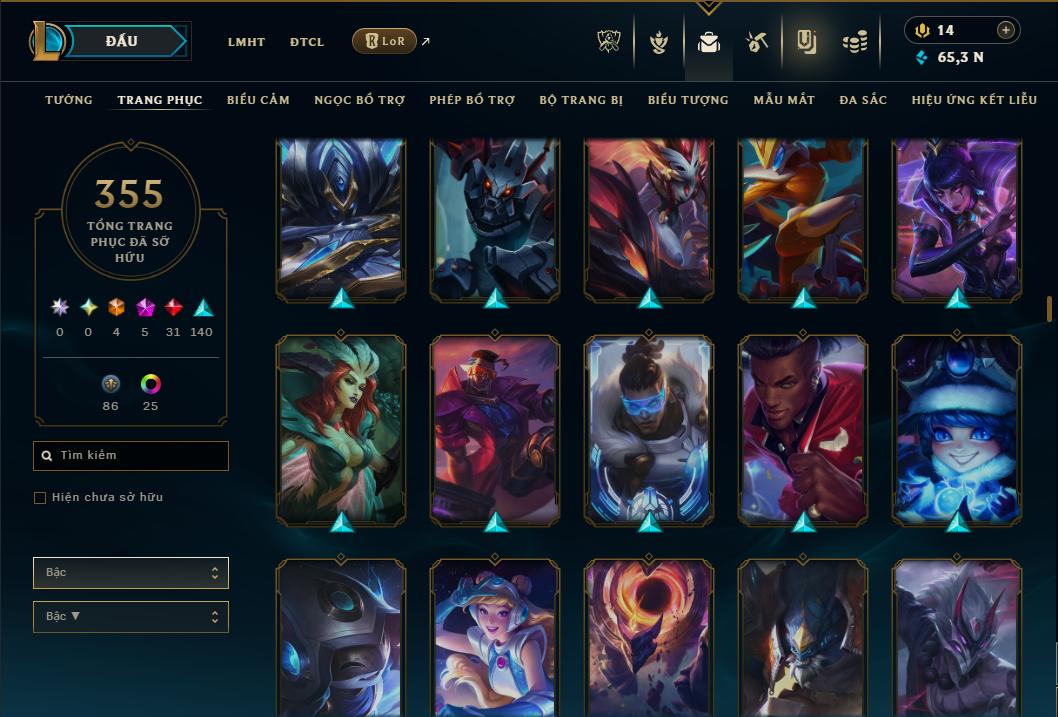Launch the LoR link button
Screen dimensions: 1058x717
[x=385, y=41]
